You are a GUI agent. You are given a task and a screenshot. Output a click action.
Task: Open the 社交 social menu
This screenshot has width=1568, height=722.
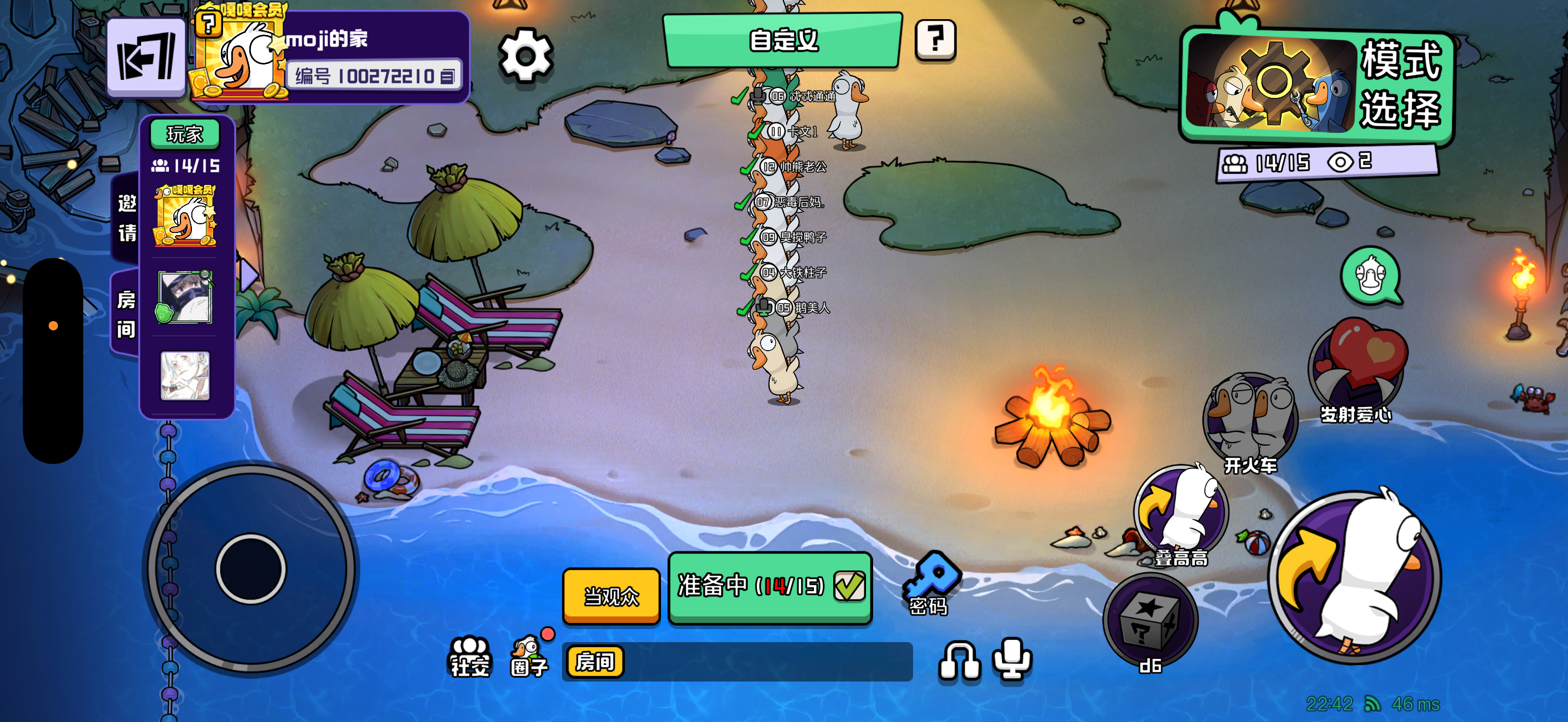click(x=469, y=656)
